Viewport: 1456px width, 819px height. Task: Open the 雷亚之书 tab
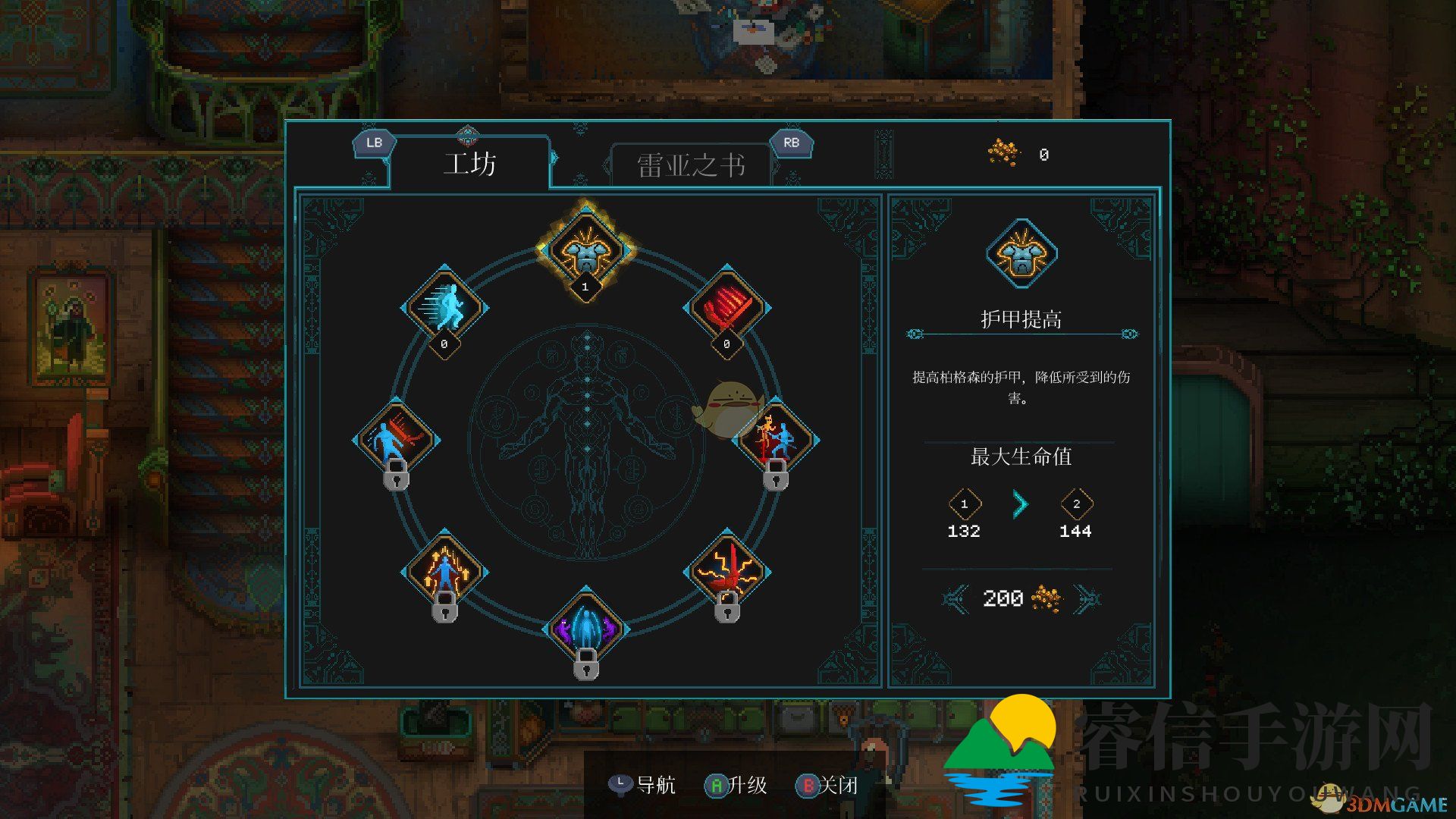point(690,165)
